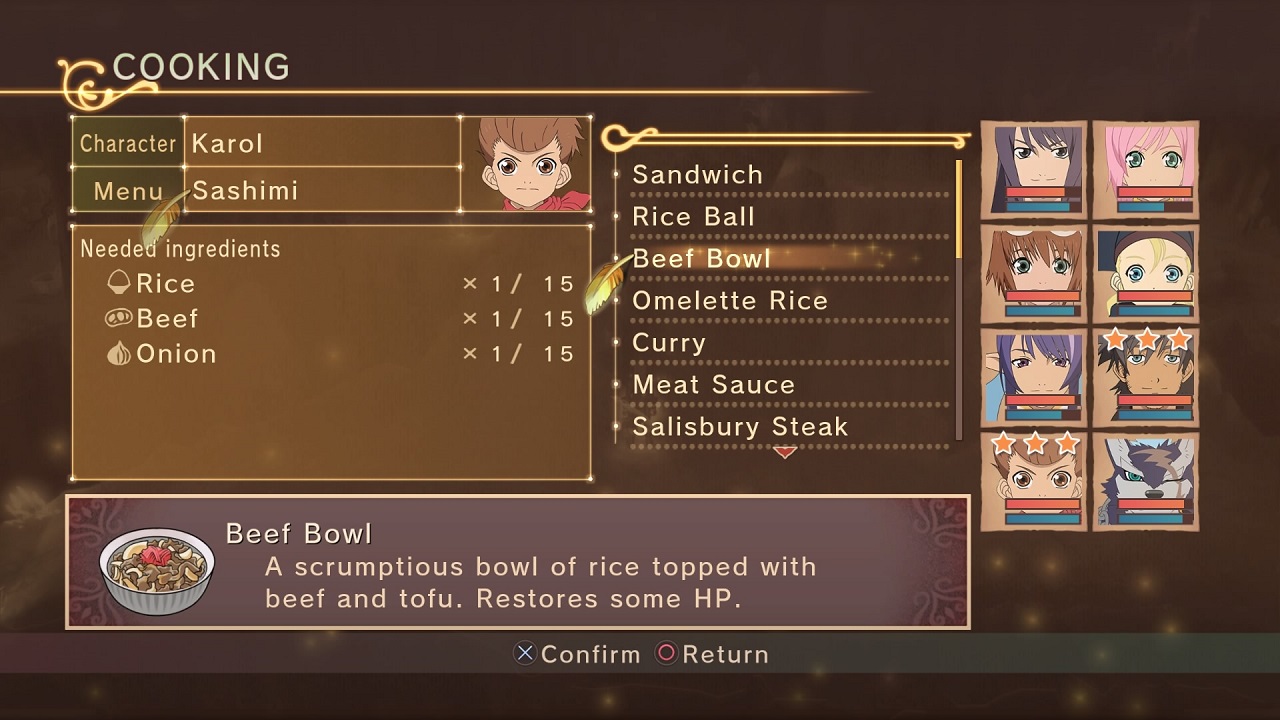Pick the Omelette Rice recipe
1280x720 pixels.
730,301
